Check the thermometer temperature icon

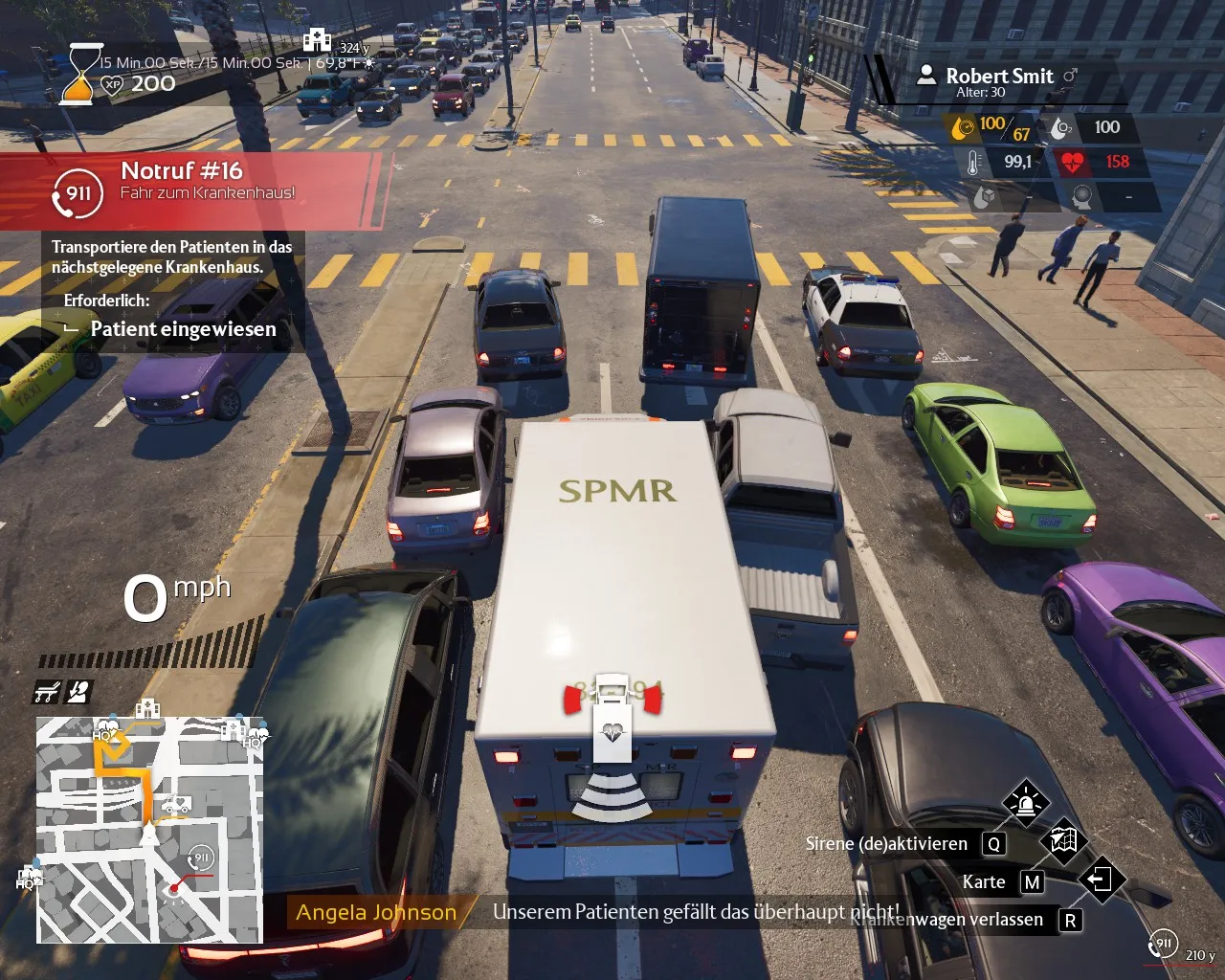click(x=973, y=162)
